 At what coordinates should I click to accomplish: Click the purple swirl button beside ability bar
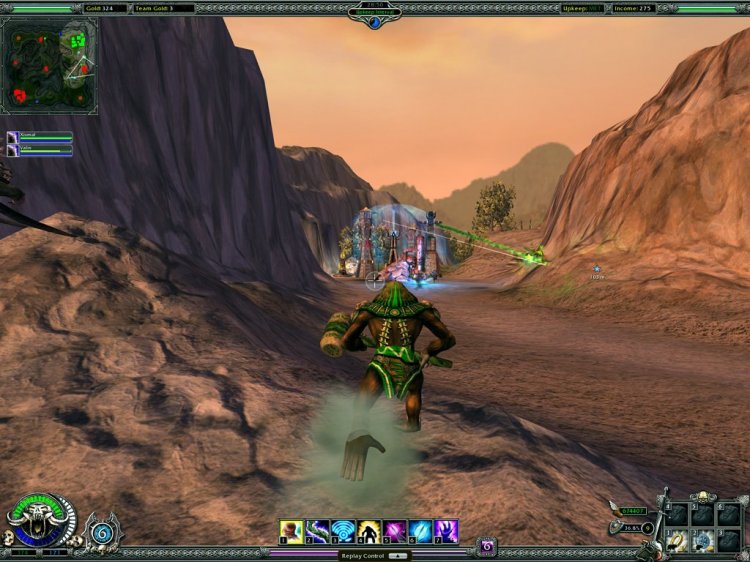487,546
